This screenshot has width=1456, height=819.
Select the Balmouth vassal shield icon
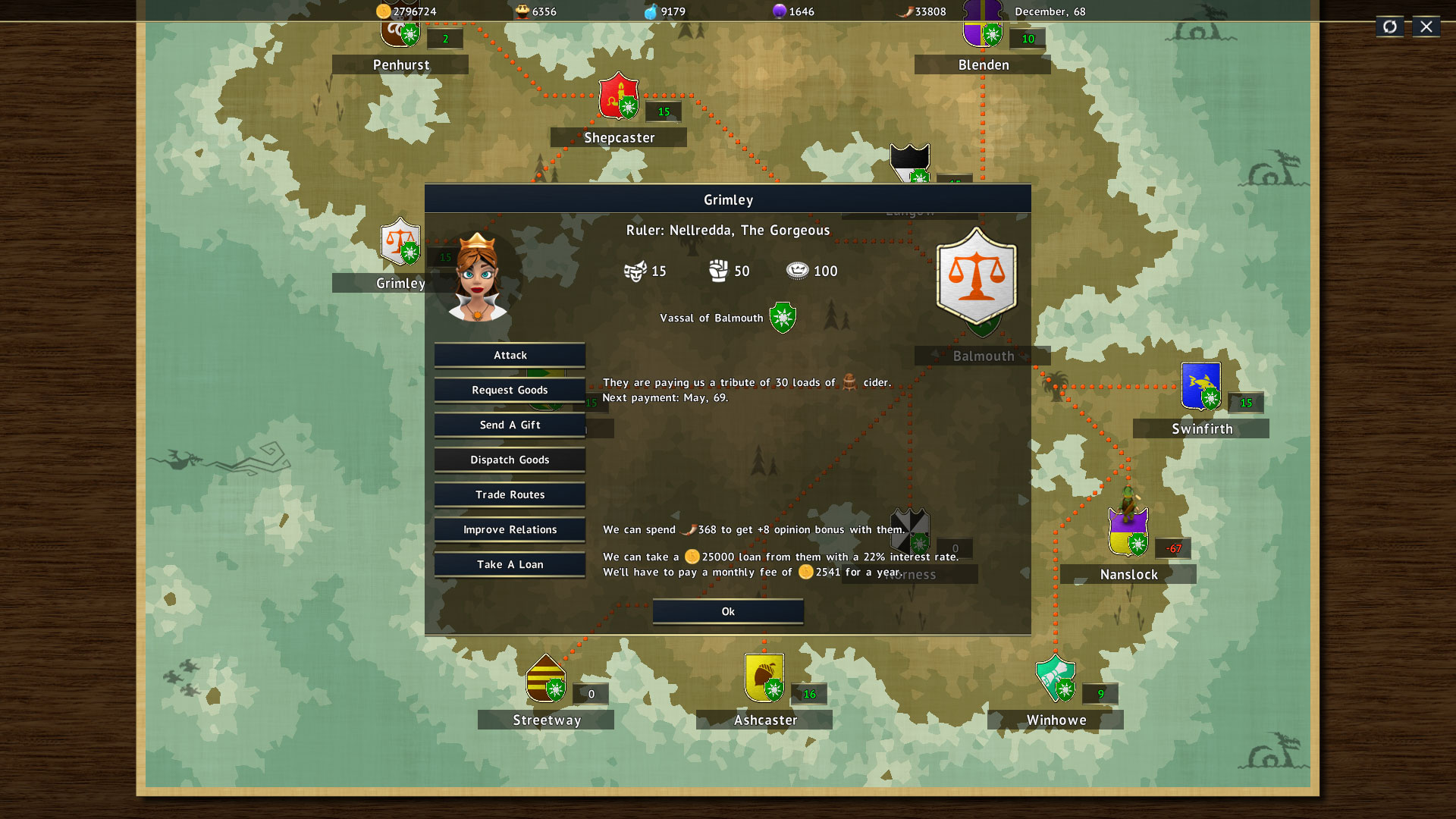tap(783, 318)
